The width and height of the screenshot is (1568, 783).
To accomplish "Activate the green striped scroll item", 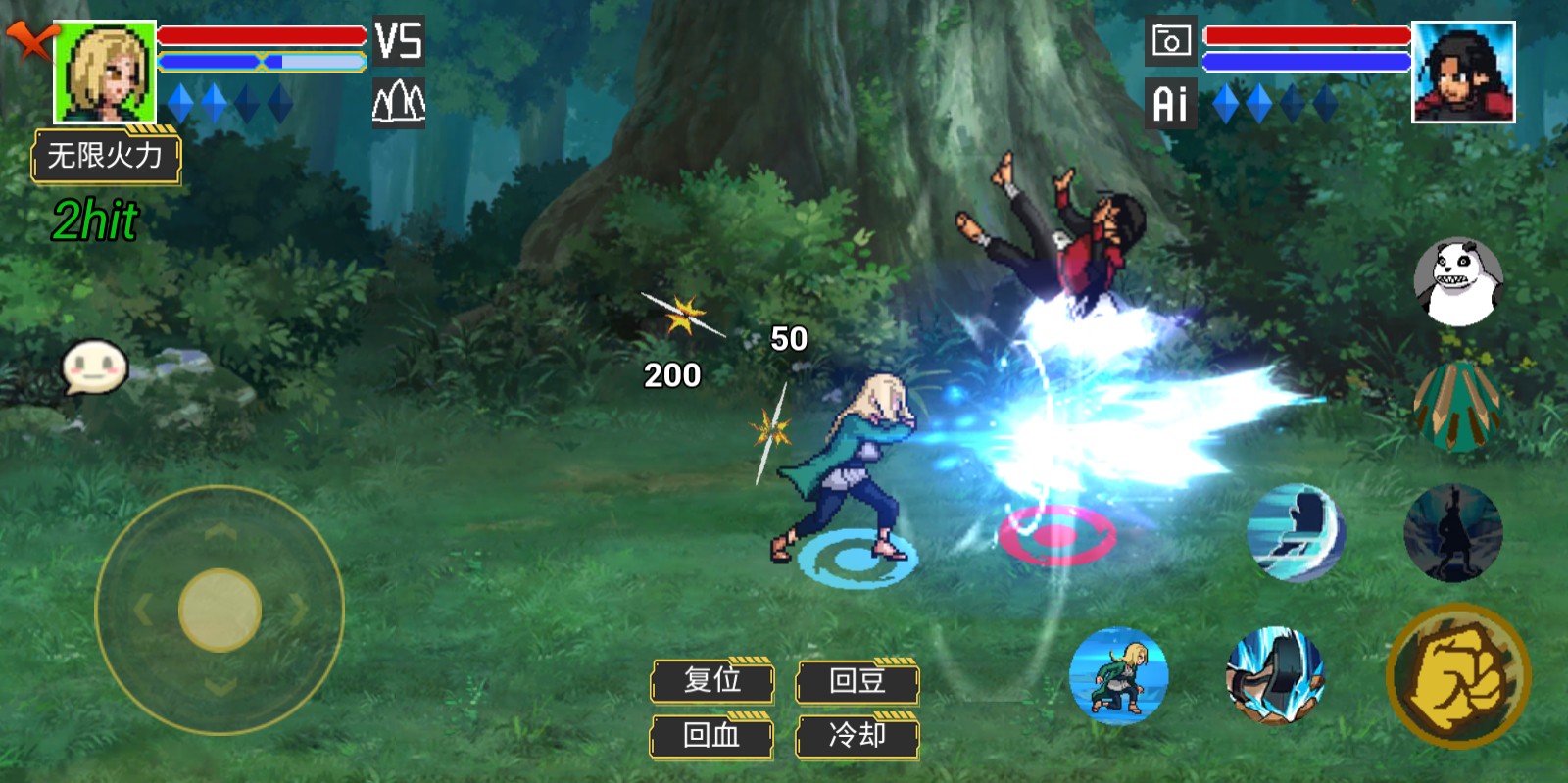I will tap(1457, 406).
